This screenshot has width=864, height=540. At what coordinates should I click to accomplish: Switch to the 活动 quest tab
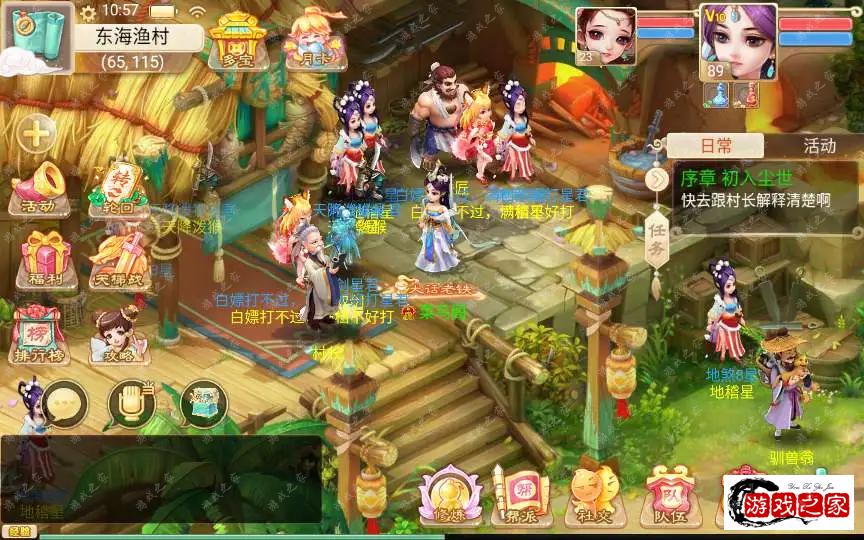(x=819, y=146)
